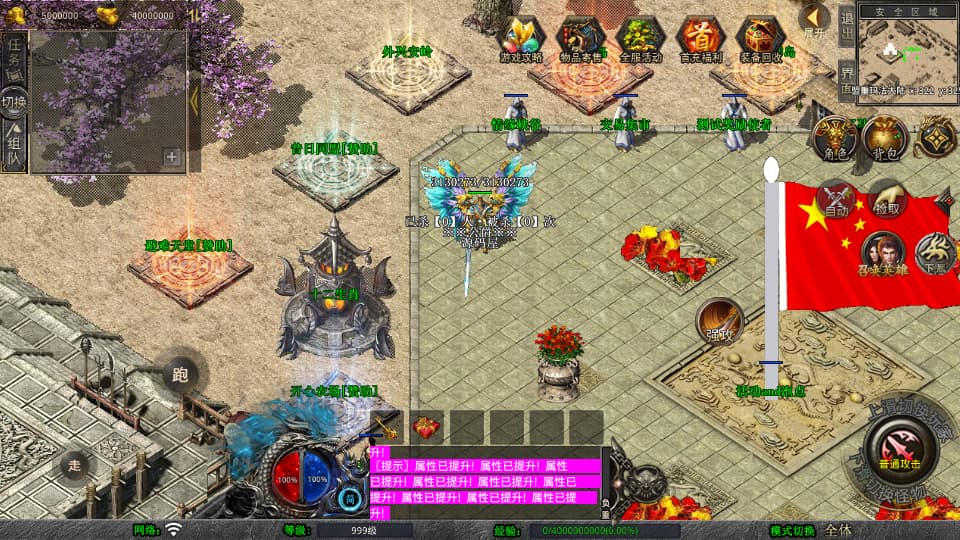Toggle the 走 walk movement button
Viewport: 960px width, 540px height.
[x=73, y=465]
